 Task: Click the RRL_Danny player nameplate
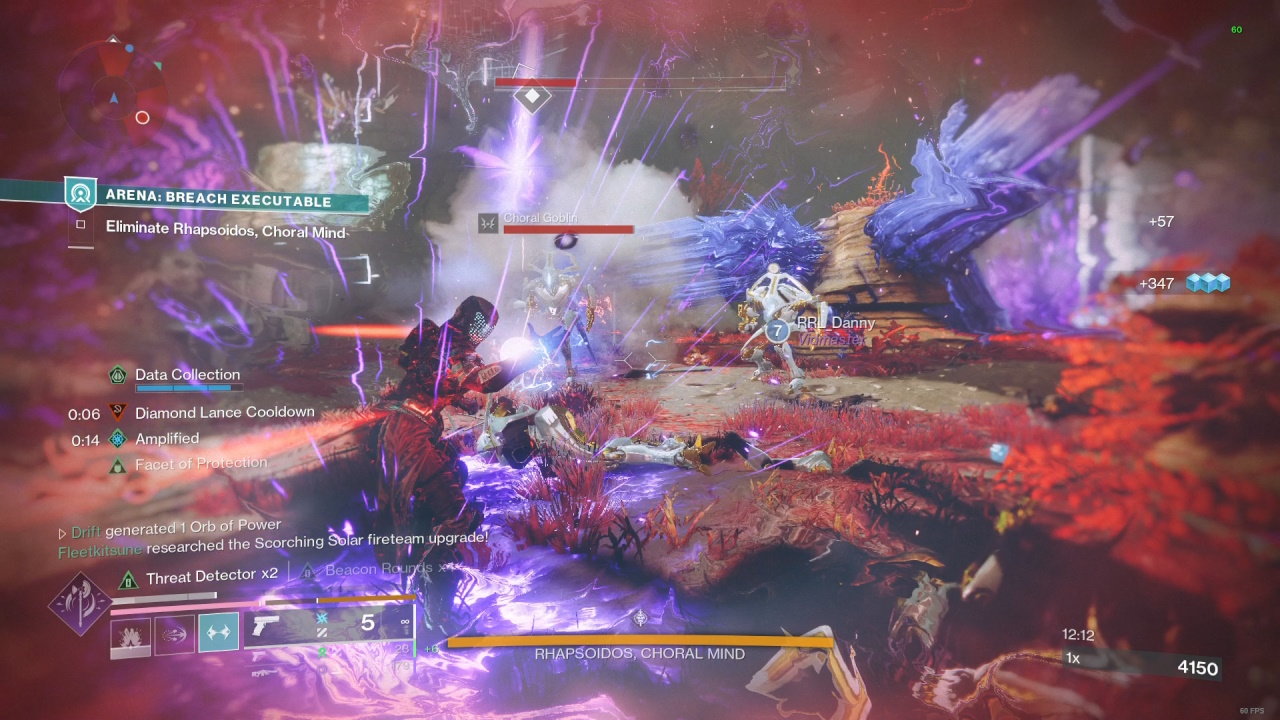point(835,323)
